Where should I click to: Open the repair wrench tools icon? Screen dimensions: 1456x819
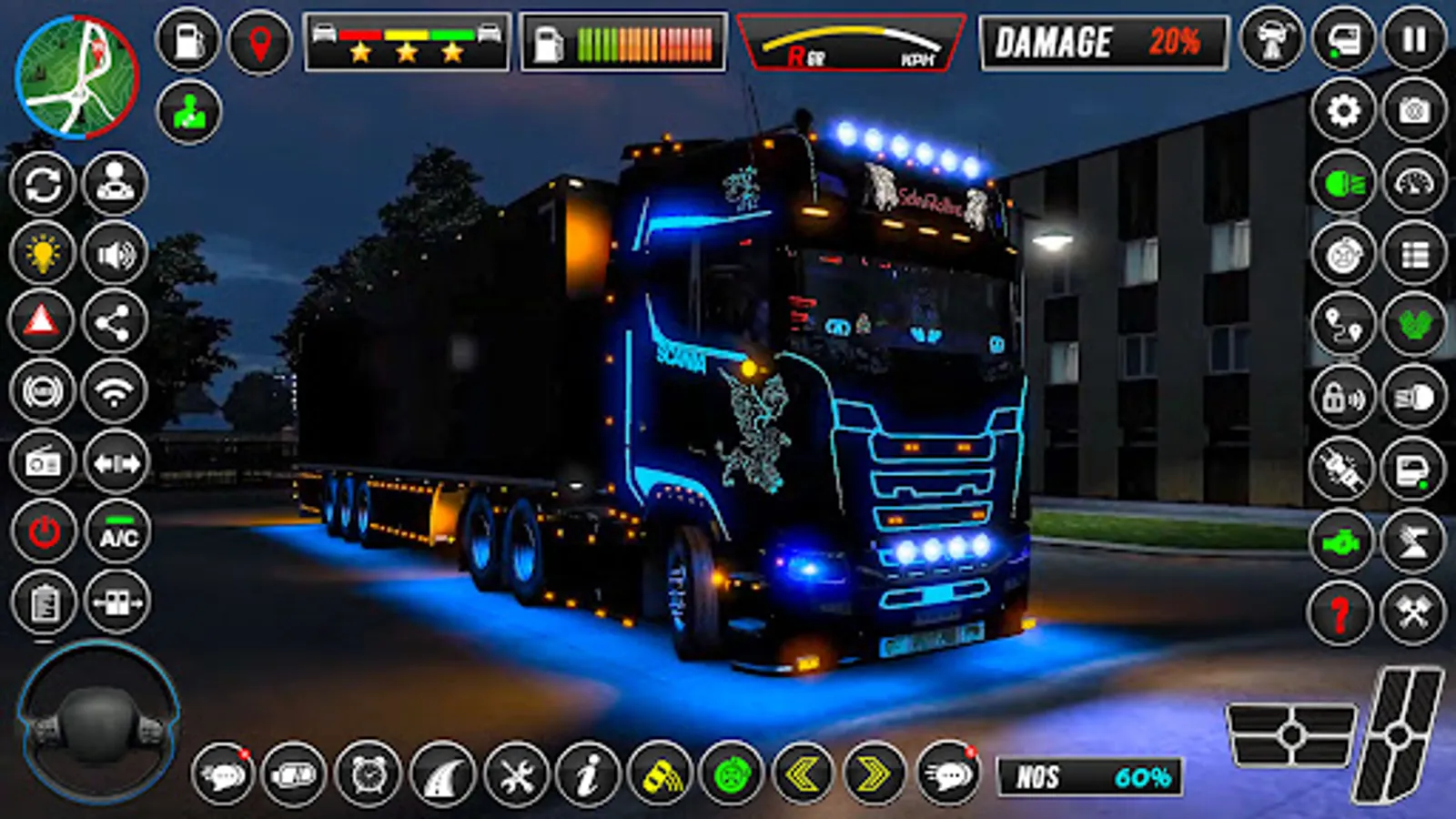point(517,776)
